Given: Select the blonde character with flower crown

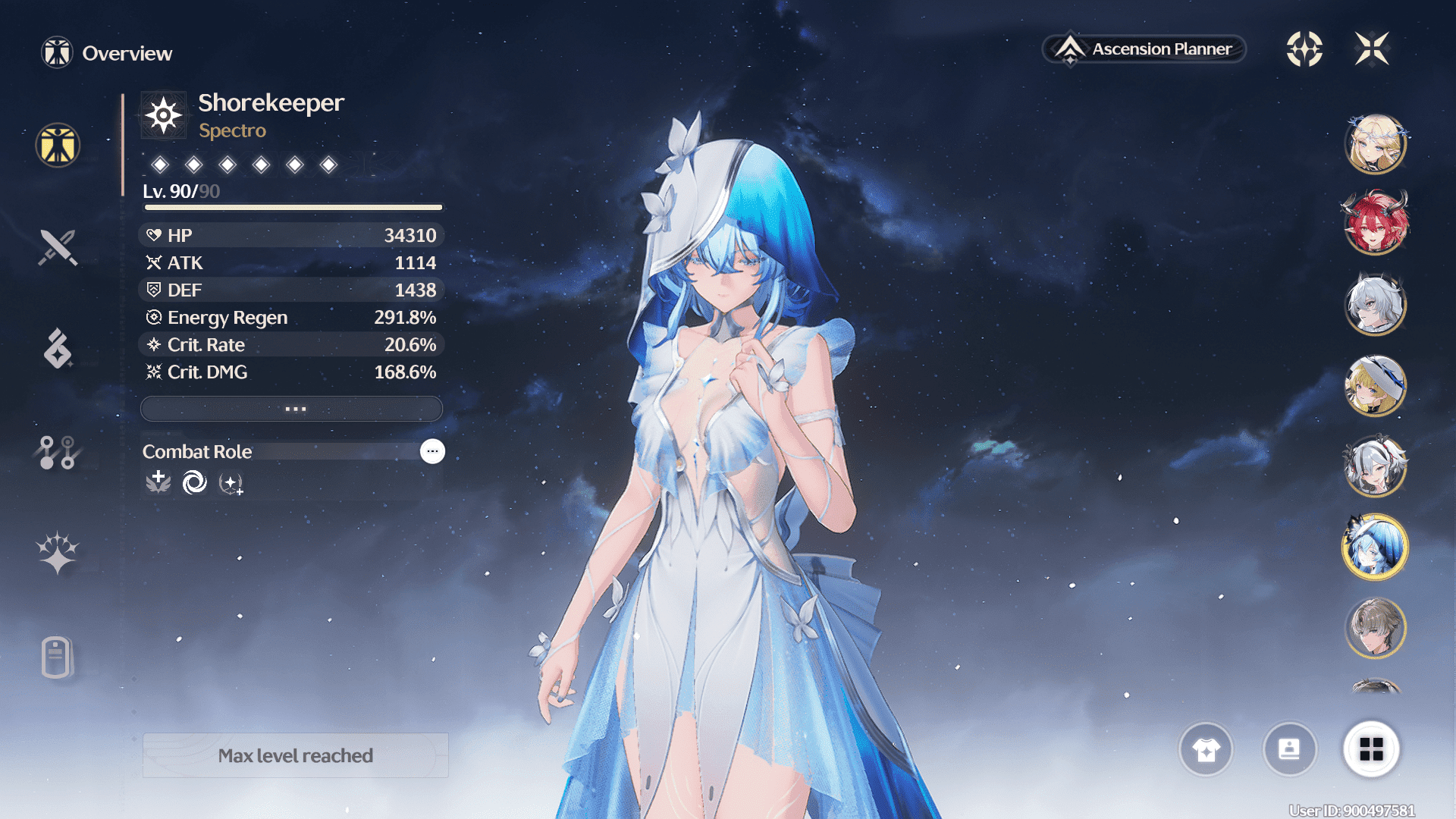Looking at the screenshot, I should [1375, 144].
